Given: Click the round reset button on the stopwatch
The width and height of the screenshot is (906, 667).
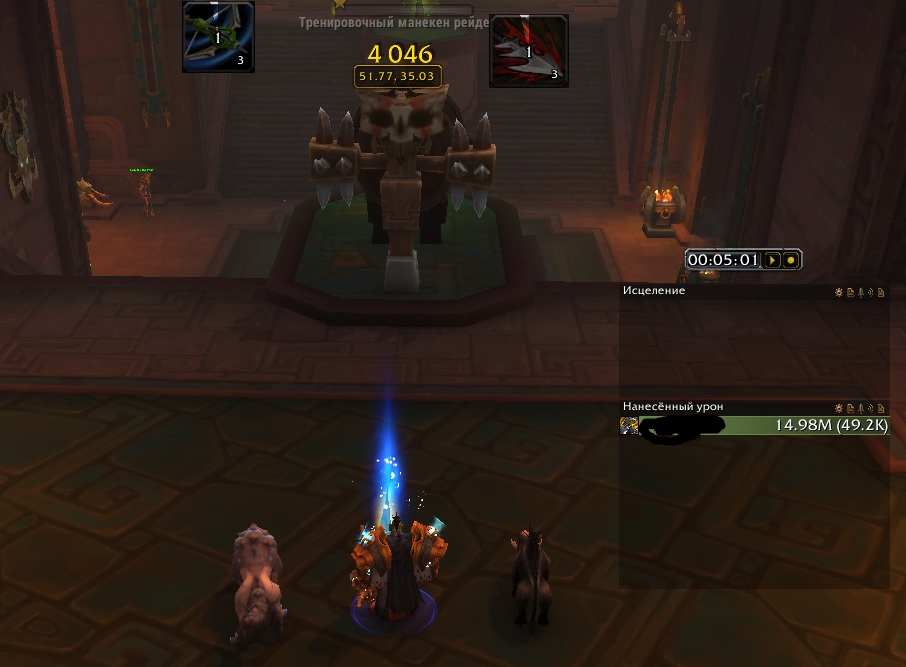Looking at the screenshot, I should (x=791, y=260).
